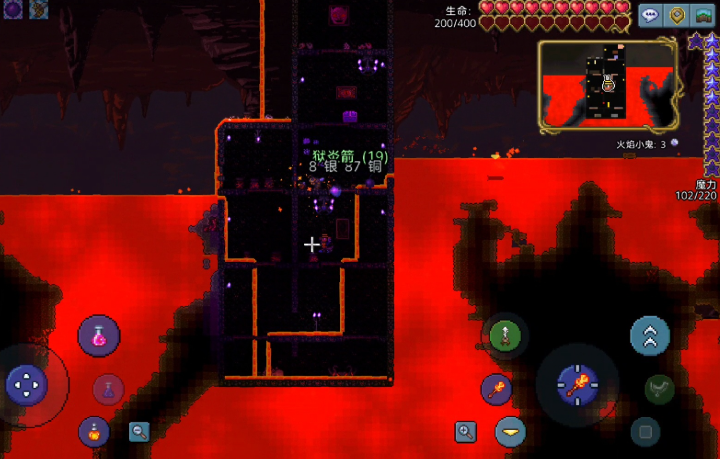Viewport: 720px width, 459px height.
Task: Tap the movement d-pad joystick
Action: (26, 383)
